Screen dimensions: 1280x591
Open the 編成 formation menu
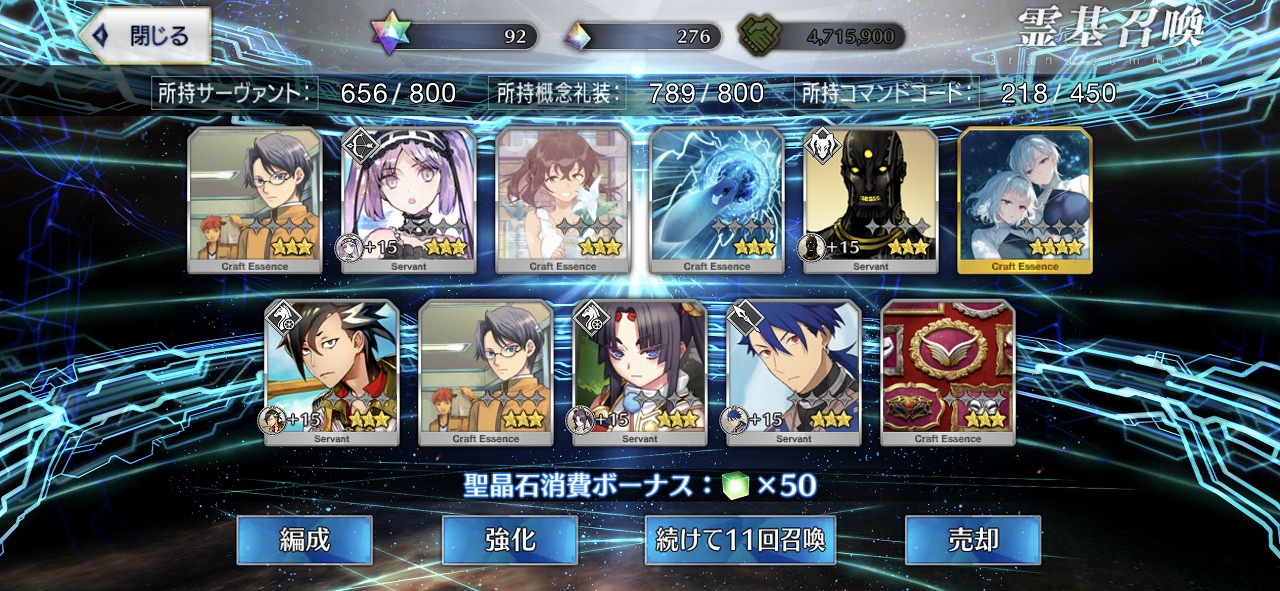point(304,540)
